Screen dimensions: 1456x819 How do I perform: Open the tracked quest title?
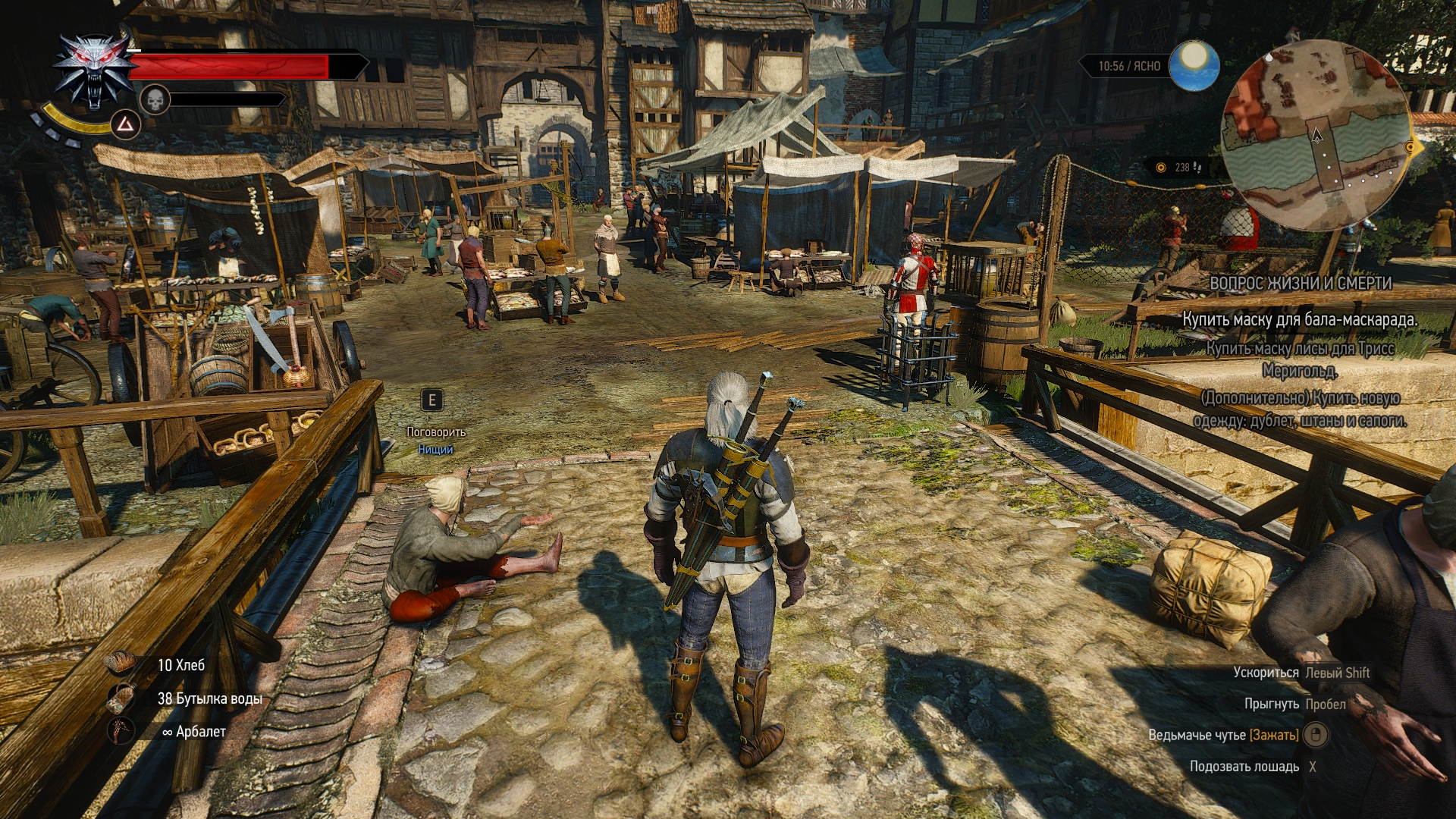(x=1300, y=283)
